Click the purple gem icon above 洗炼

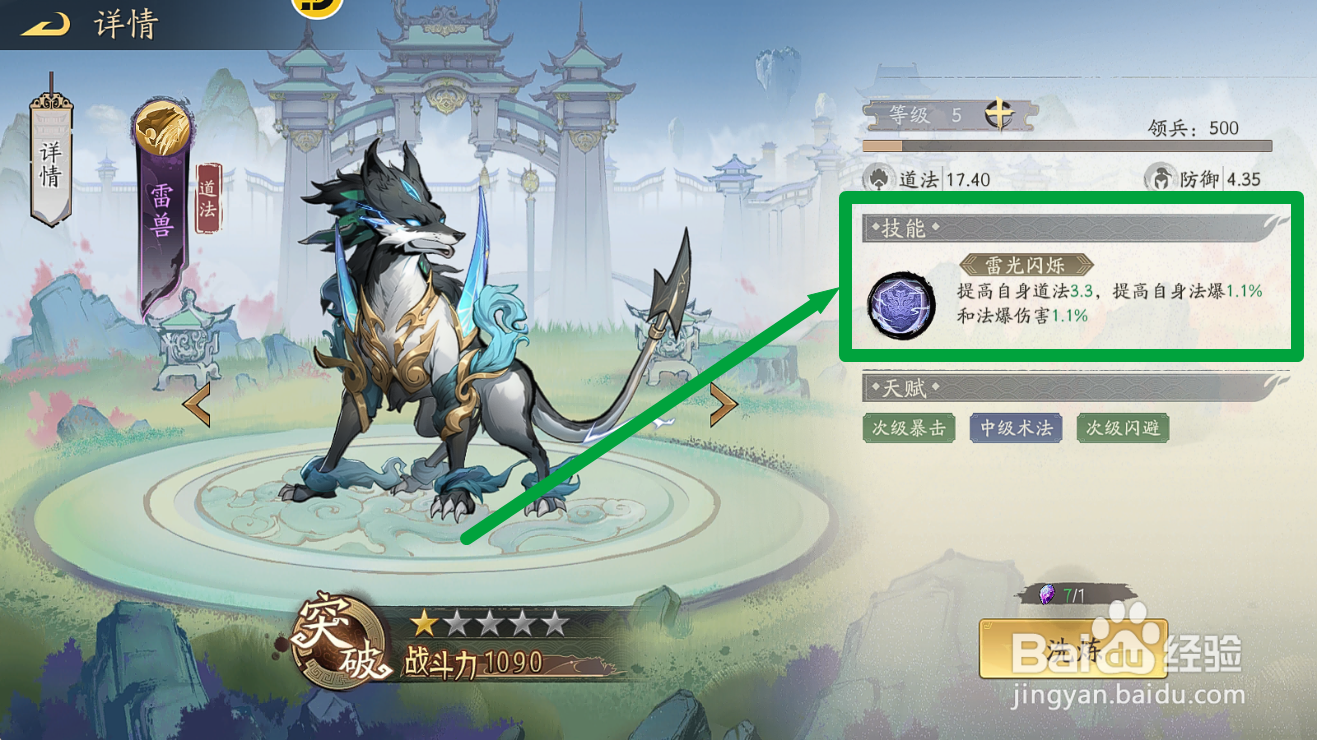(1049, 592)
